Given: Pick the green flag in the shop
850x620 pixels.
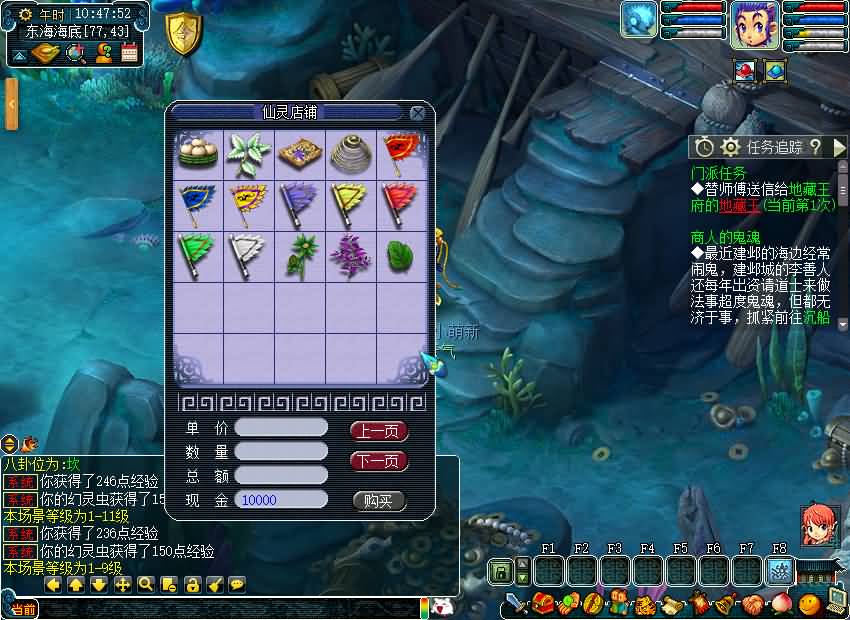Looking at the screenshot, I should (x=198, y=256).
